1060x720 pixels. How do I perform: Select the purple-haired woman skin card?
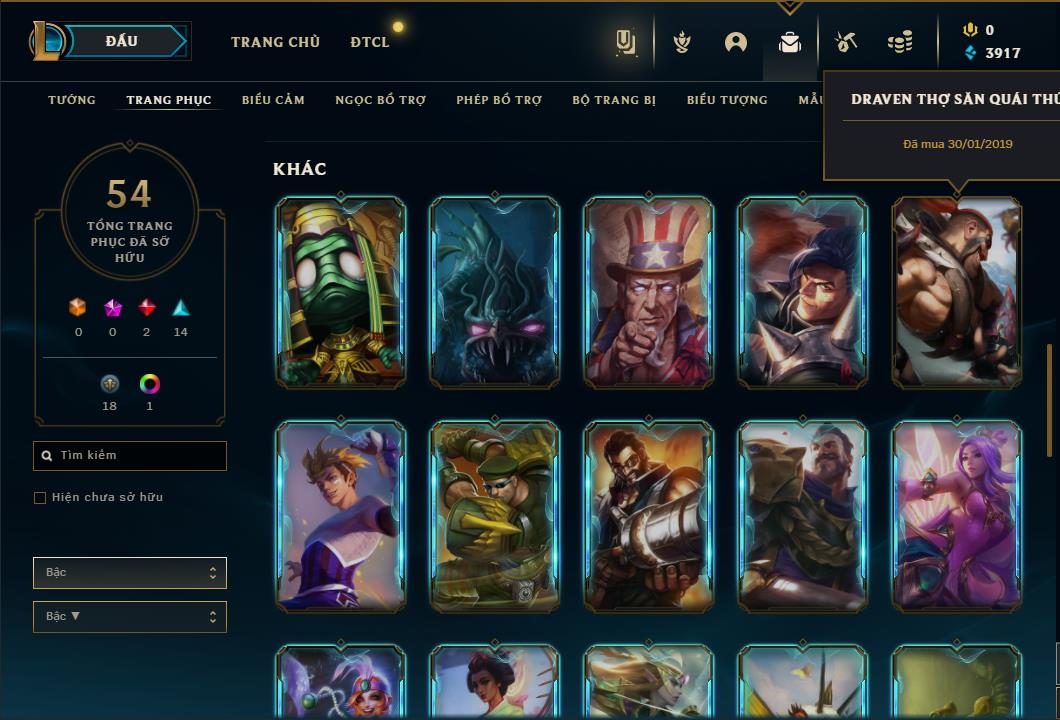pyautogui.click(x=957, y=516)
